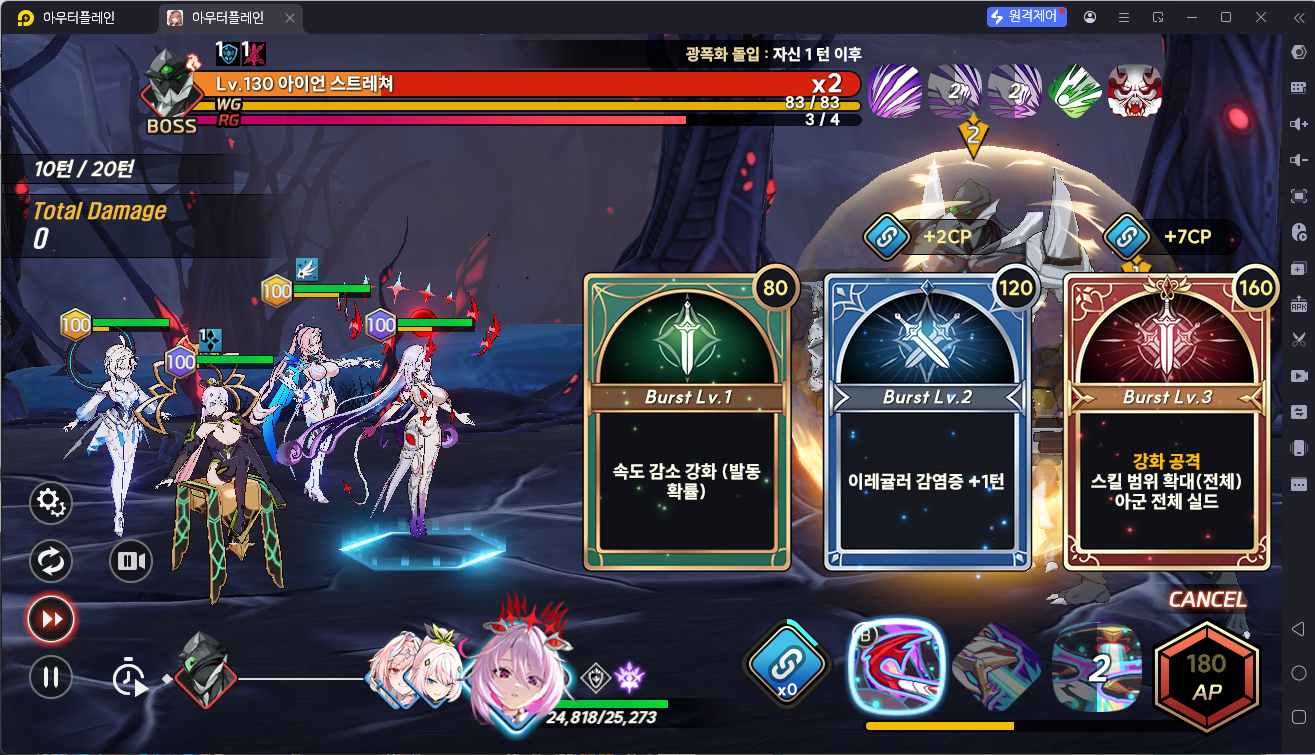Toggle the auto-repeat battle icon
1315x755 pixels.
point(50,561)
